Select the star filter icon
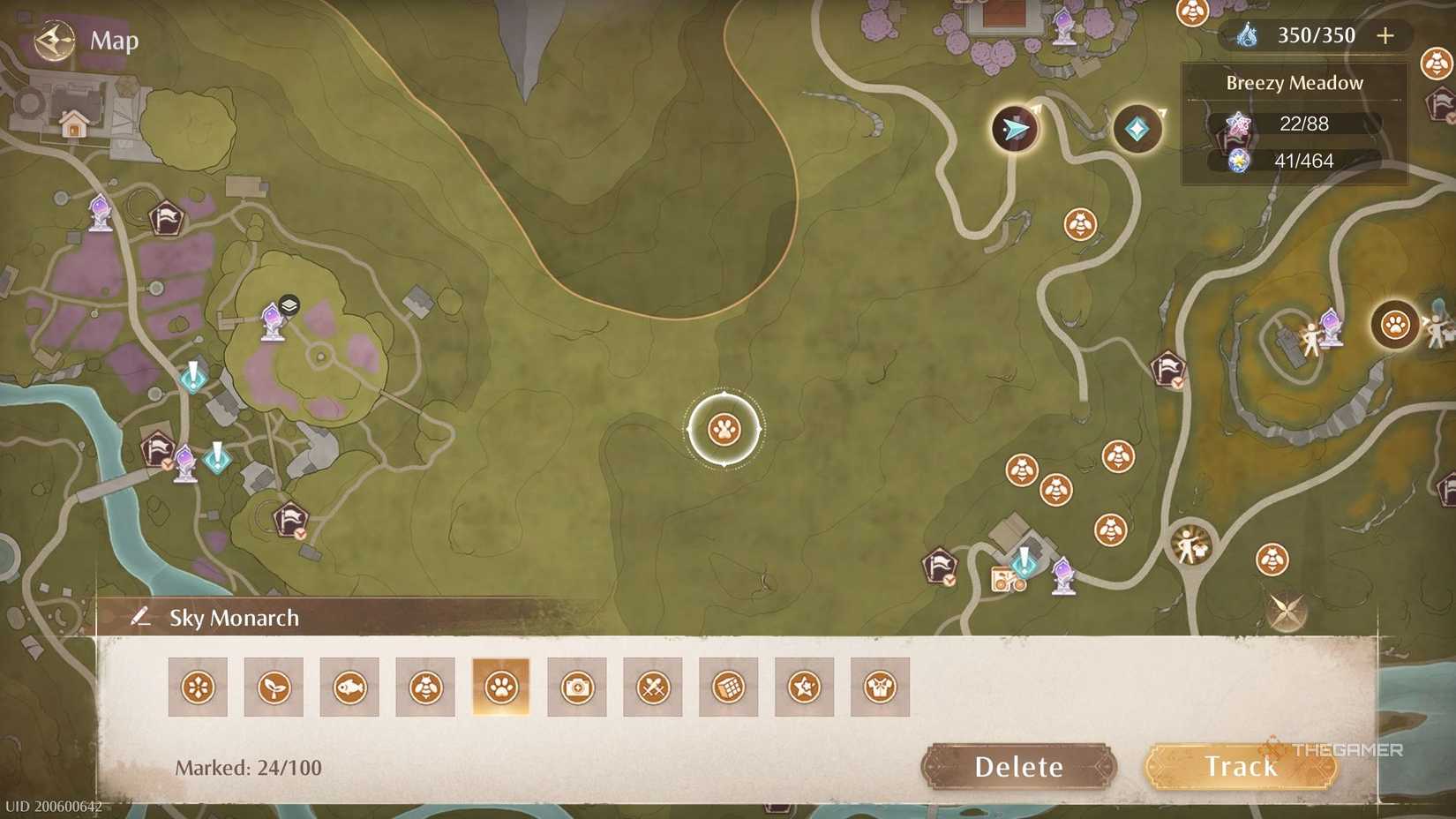The width and height of the screenshot is (1456, 819). coord(804,687)
